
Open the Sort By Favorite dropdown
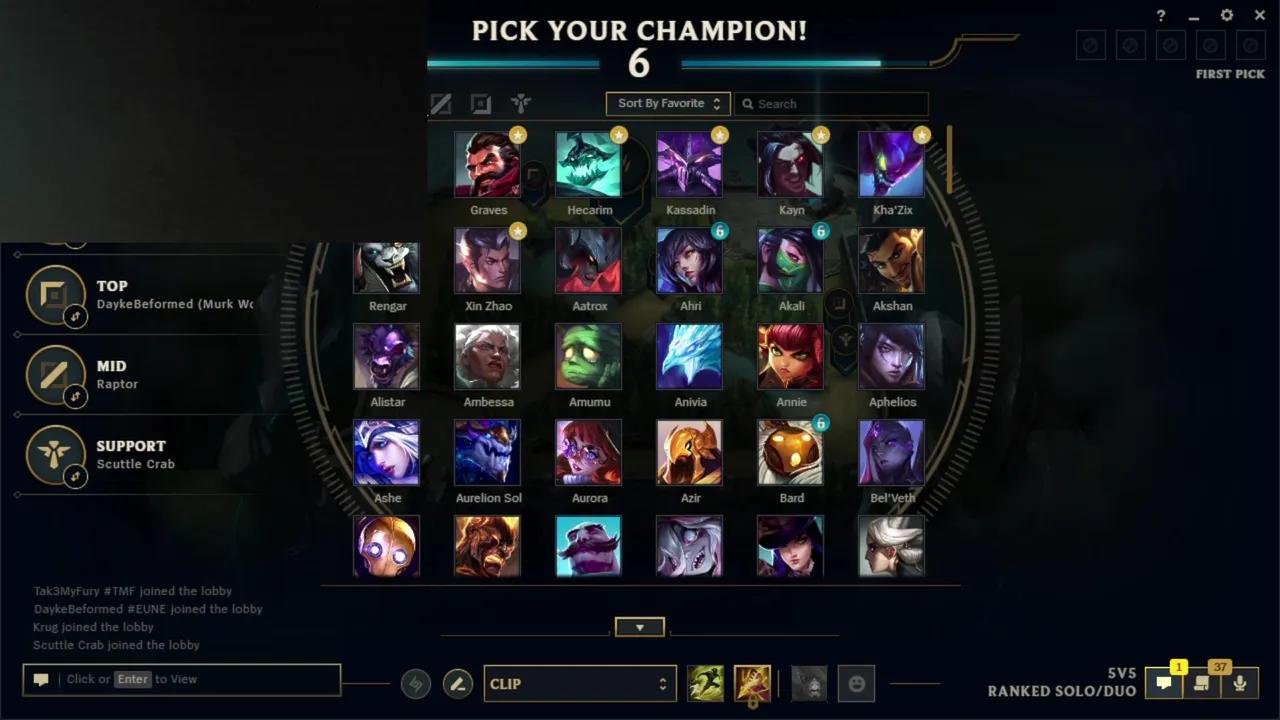click(x=667, y=103)
